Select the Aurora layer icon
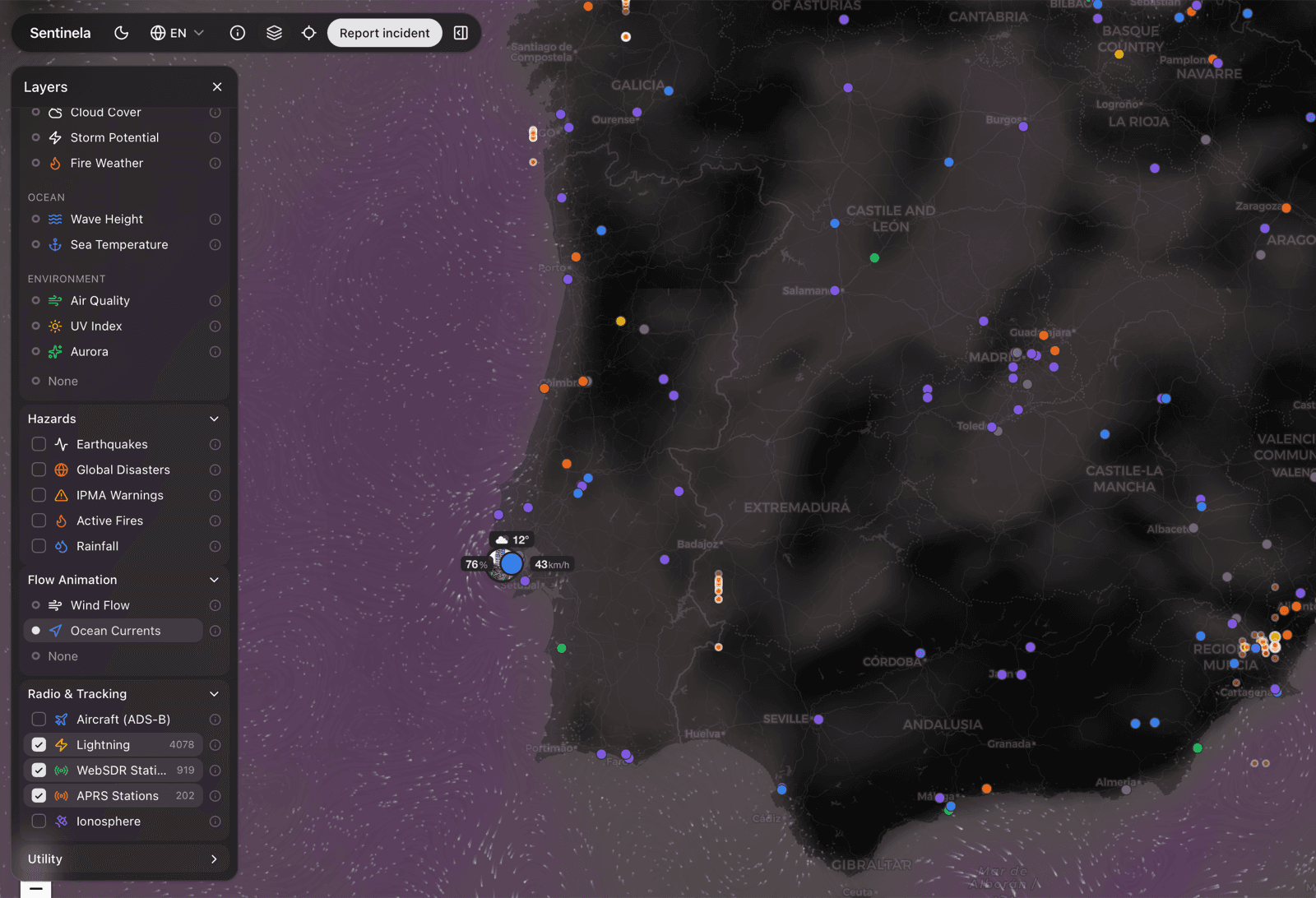 click(x=54, y=351)
